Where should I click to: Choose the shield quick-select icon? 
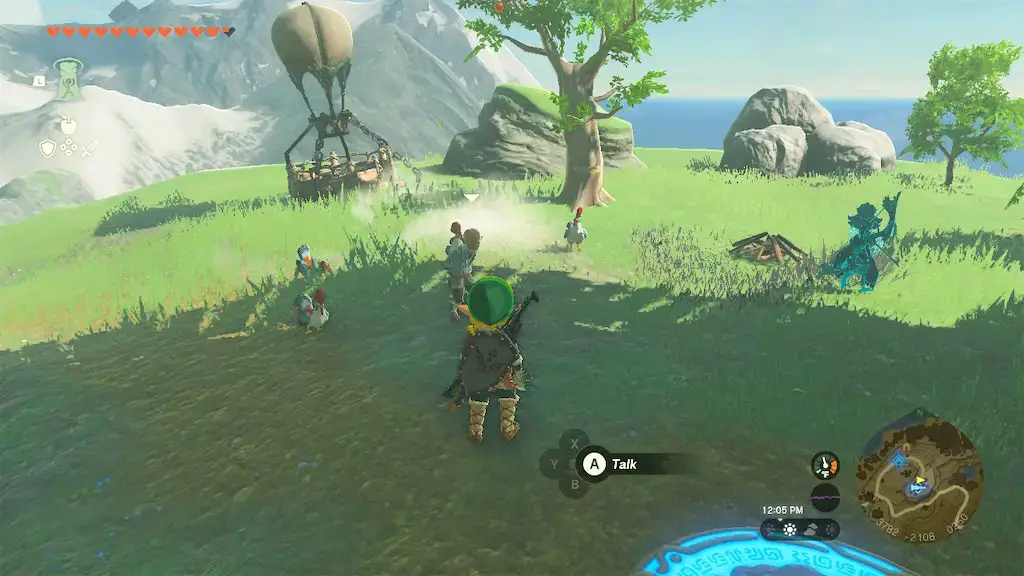point(46,148)
